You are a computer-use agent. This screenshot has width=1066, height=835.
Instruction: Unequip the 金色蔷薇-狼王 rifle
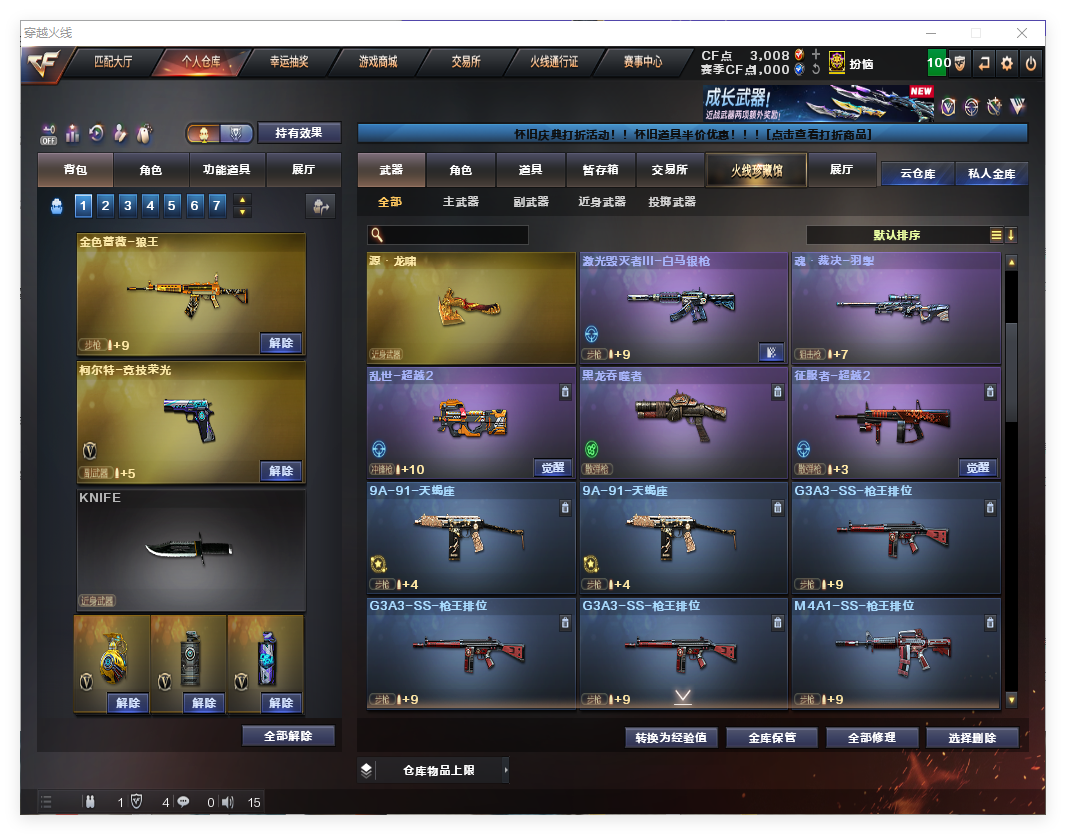tap(281, 343)
